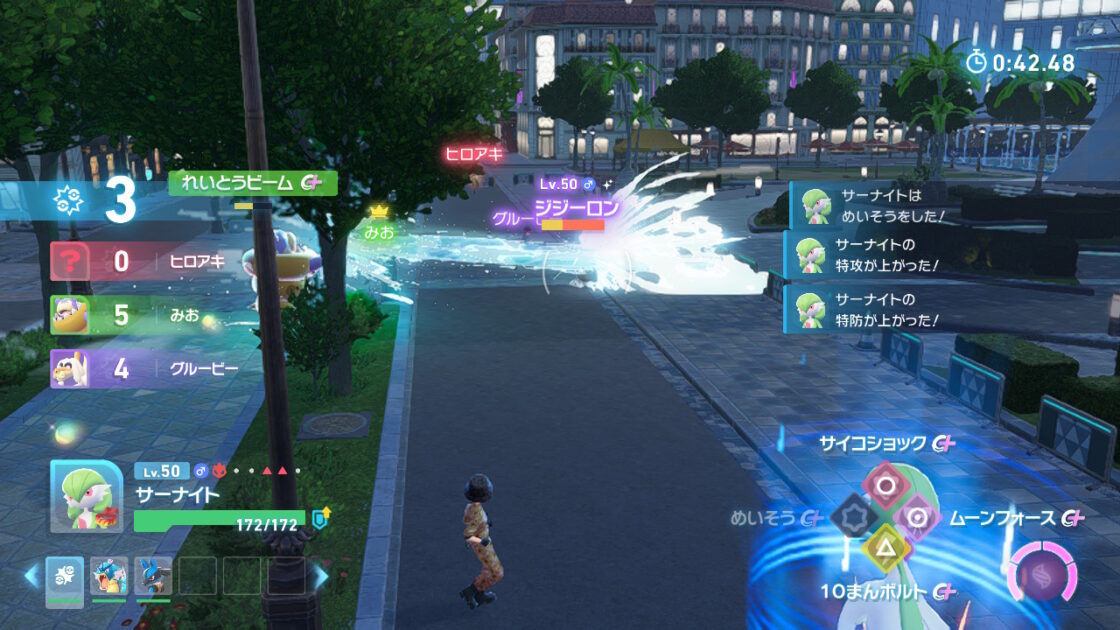
Task: Switch to Lucario in the party bar
Action: click(x=153, y=576)
